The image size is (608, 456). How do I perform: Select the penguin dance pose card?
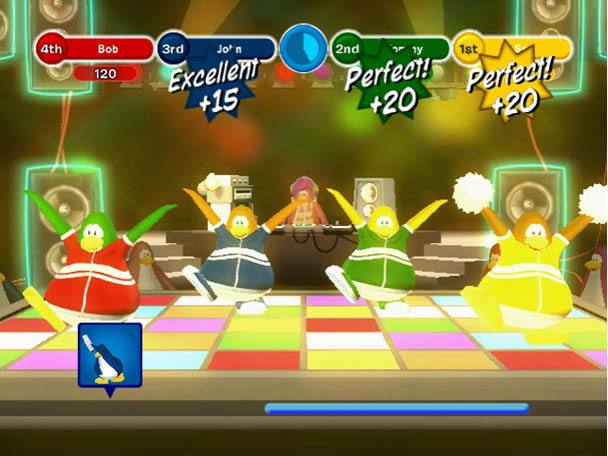[x=110, y=357]
